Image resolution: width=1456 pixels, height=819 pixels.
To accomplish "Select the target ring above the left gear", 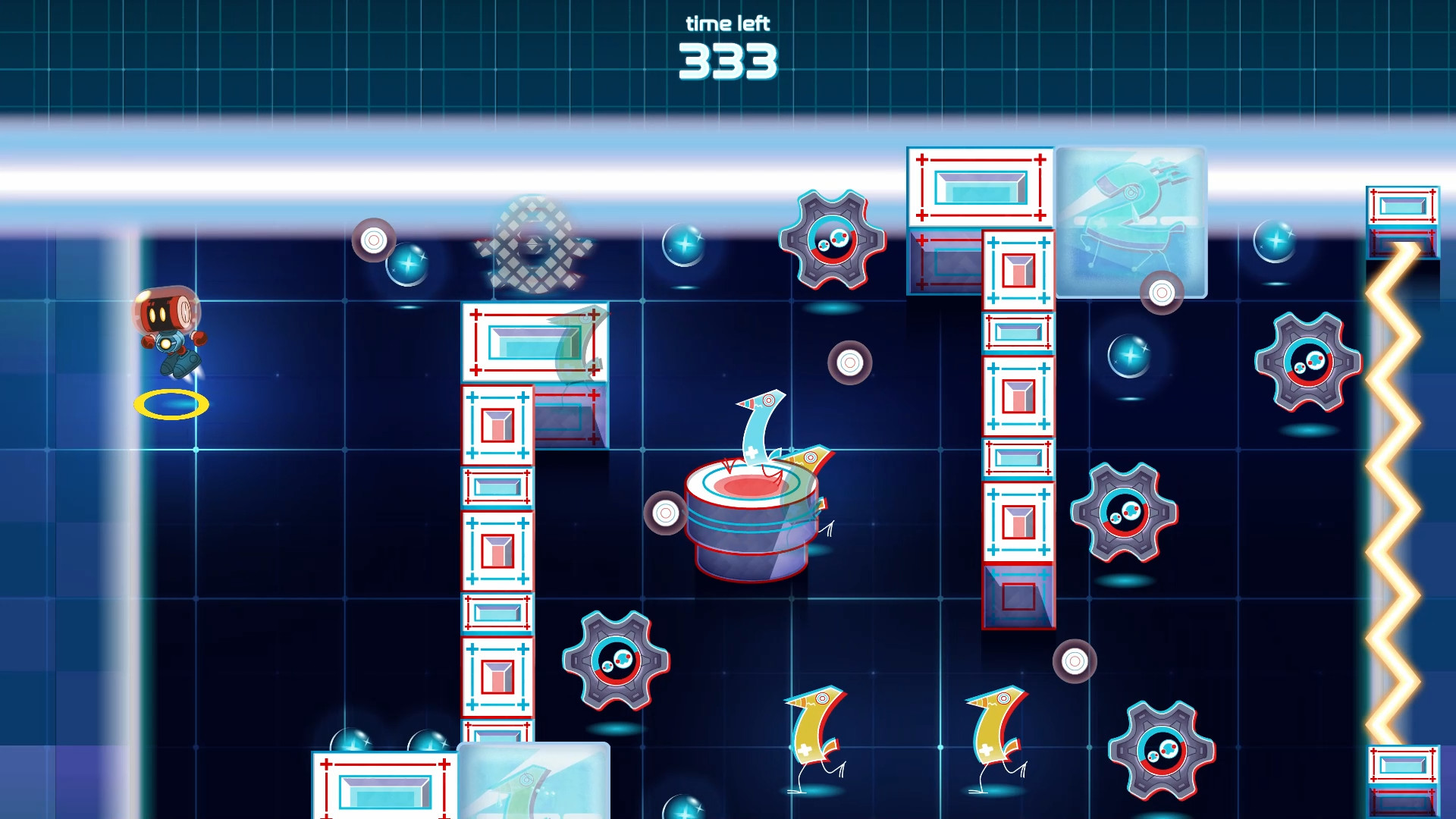I will coord(374,241).
